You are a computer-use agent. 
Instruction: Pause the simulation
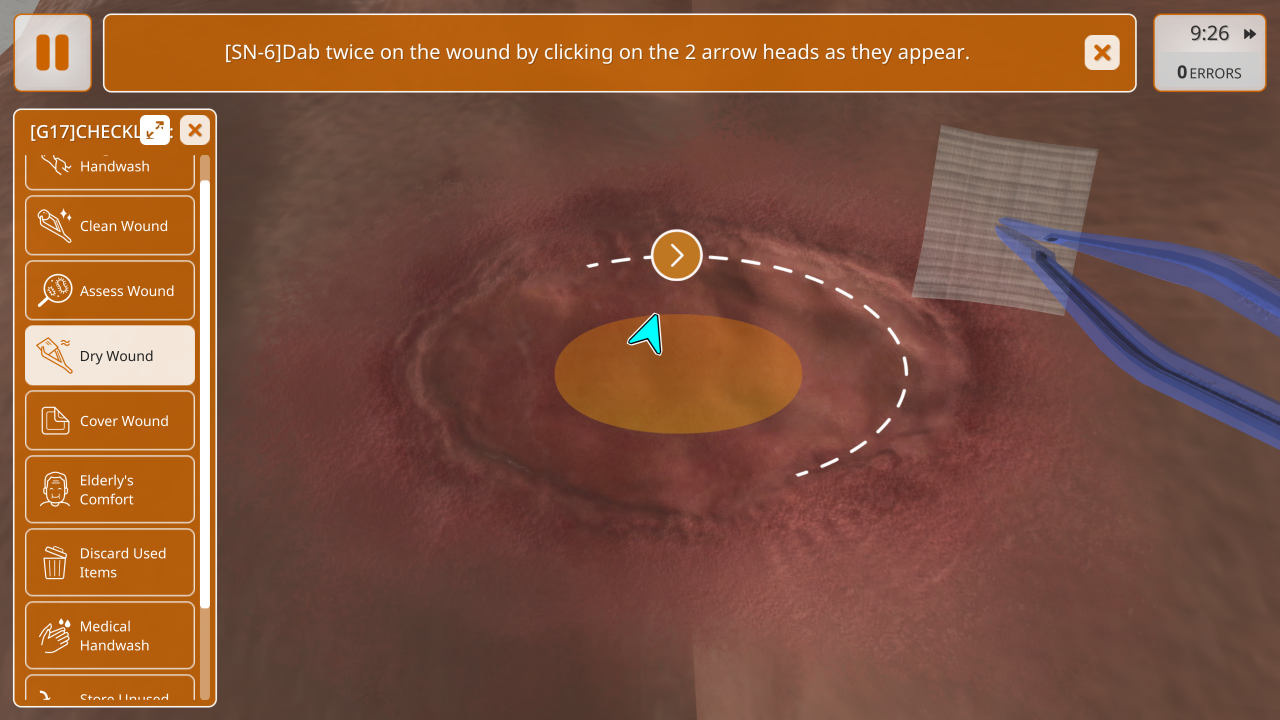point(53,53)
